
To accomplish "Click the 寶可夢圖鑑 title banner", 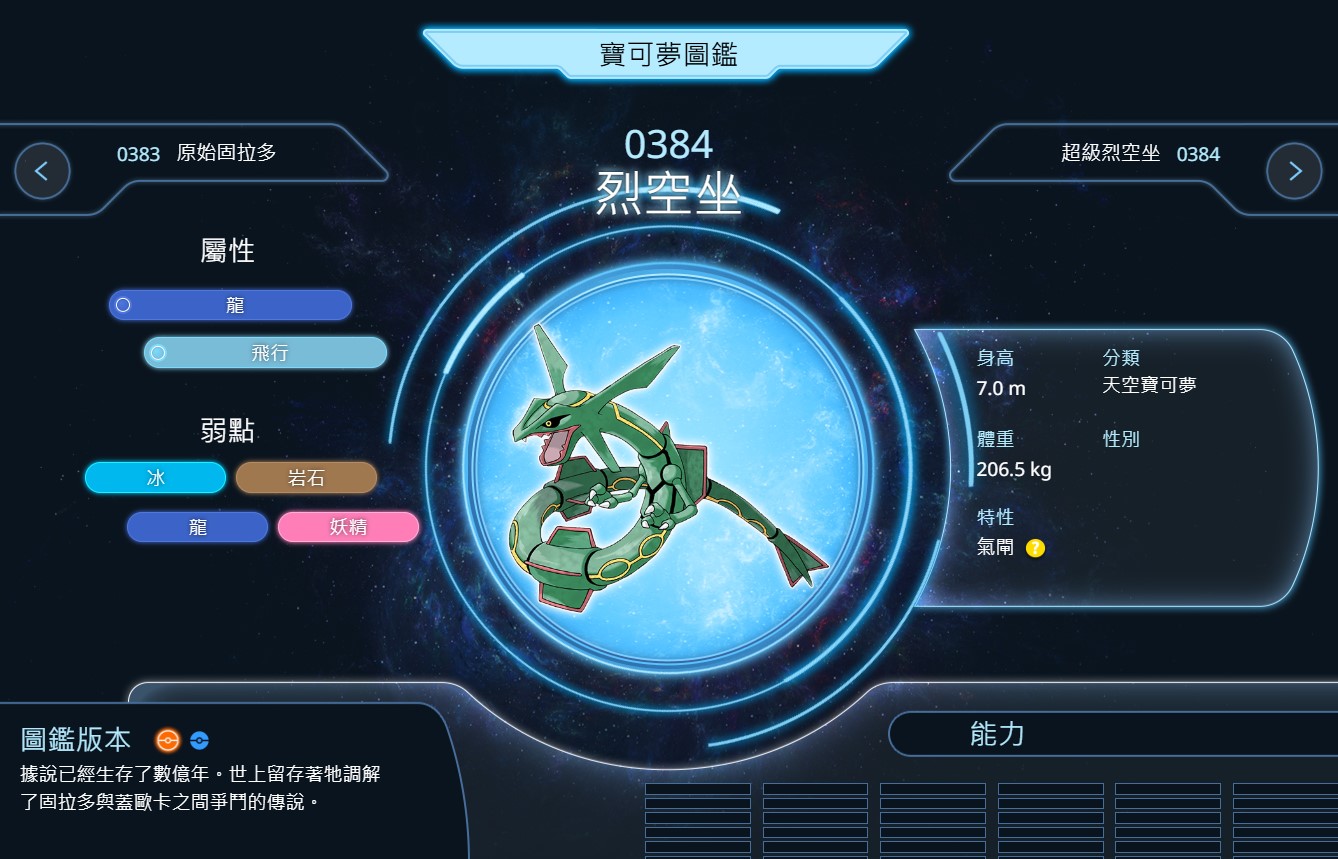I will (667, 53).
